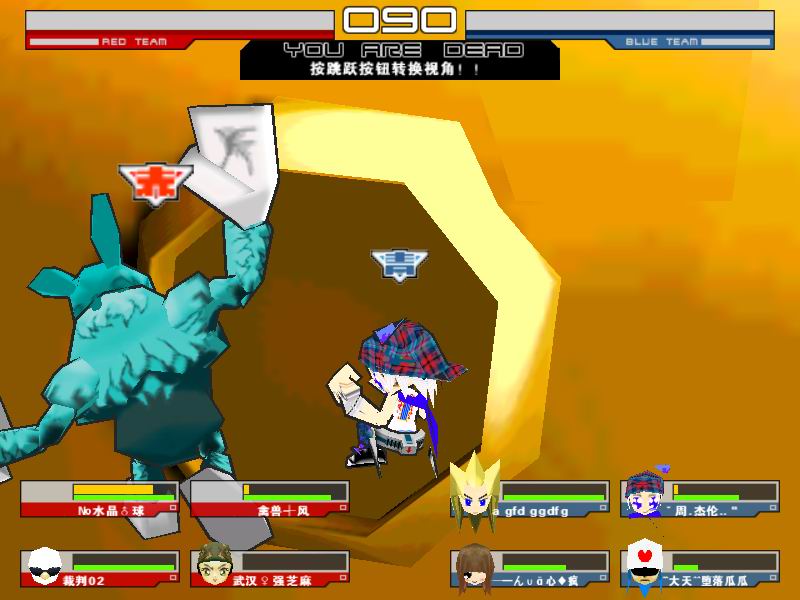Select the No水晶♂球 player panel
Viewport: 800px width, 600px height.
click(x=100, y=499)
